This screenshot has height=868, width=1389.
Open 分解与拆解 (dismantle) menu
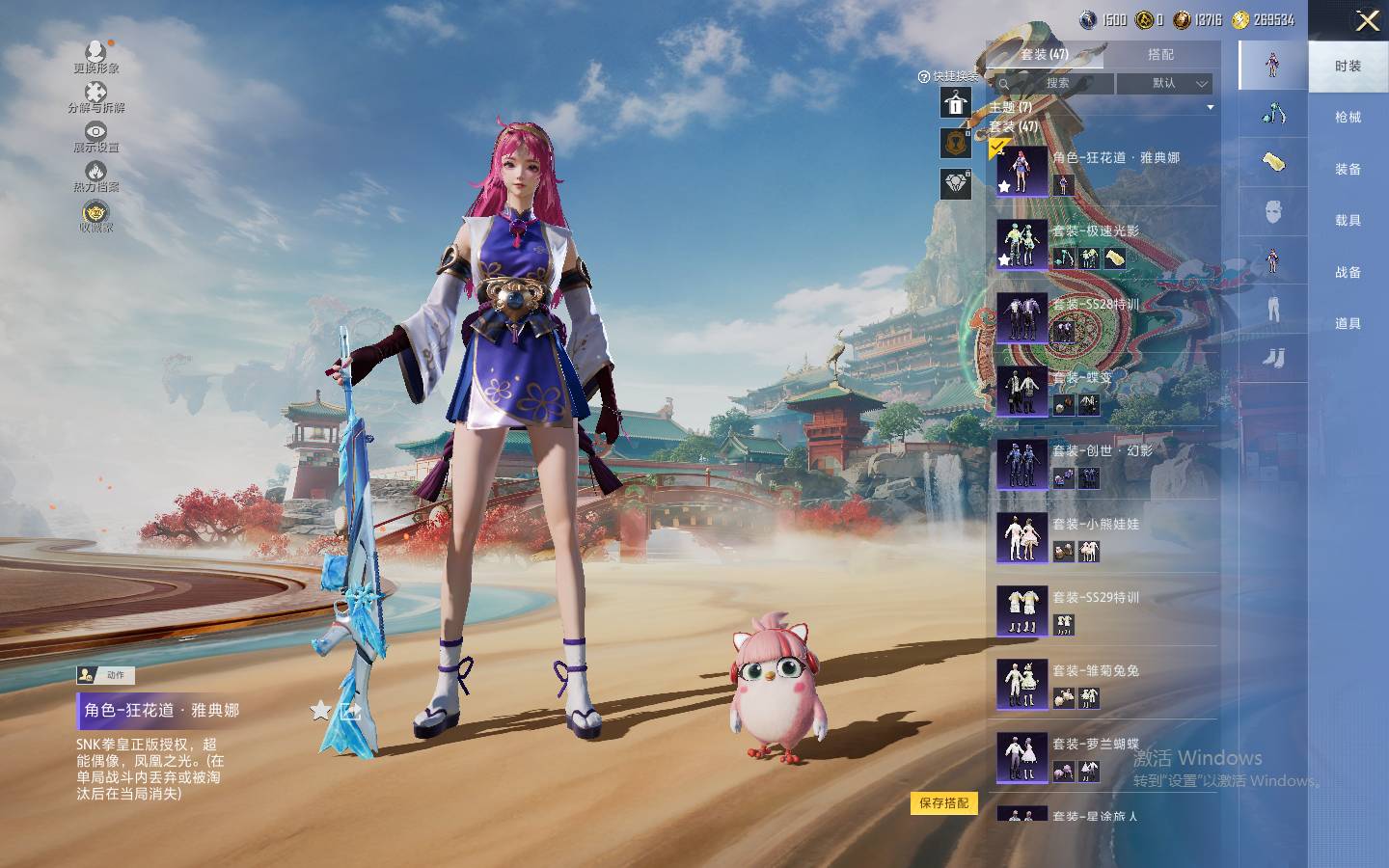tap(95, 96)
